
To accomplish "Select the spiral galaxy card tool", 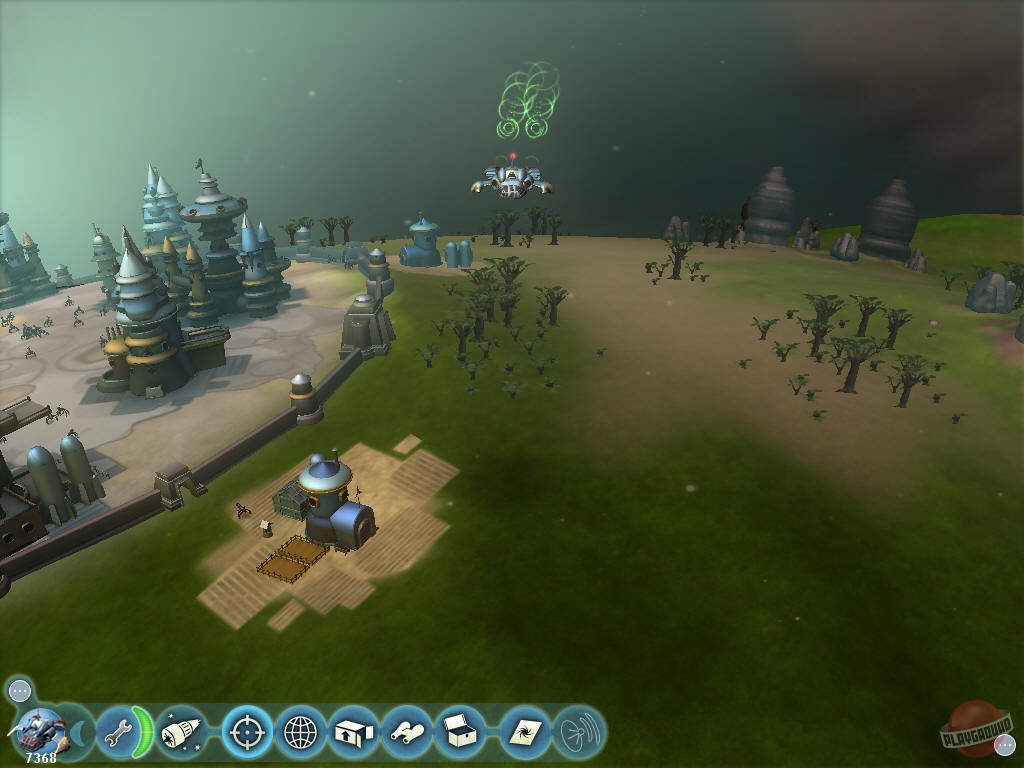I will tap(524, 733).
